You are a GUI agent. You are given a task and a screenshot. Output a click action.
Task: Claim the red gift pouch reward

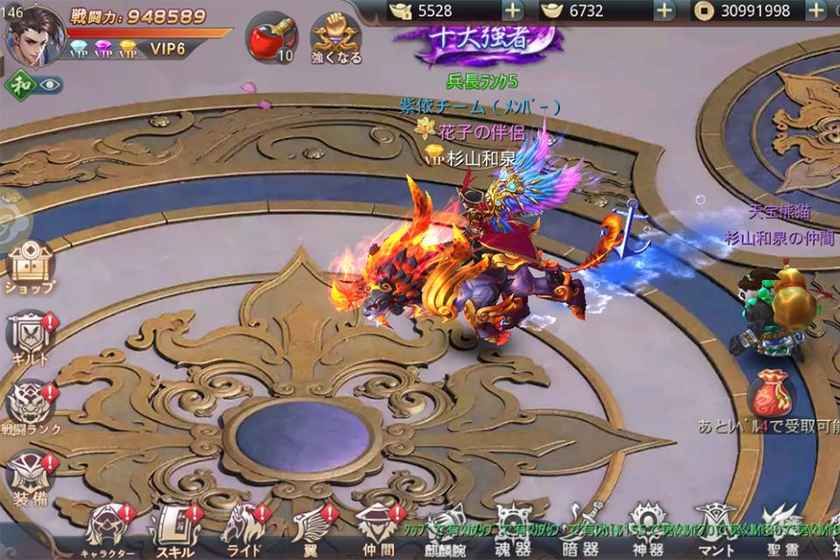click(x=771, y=394)
